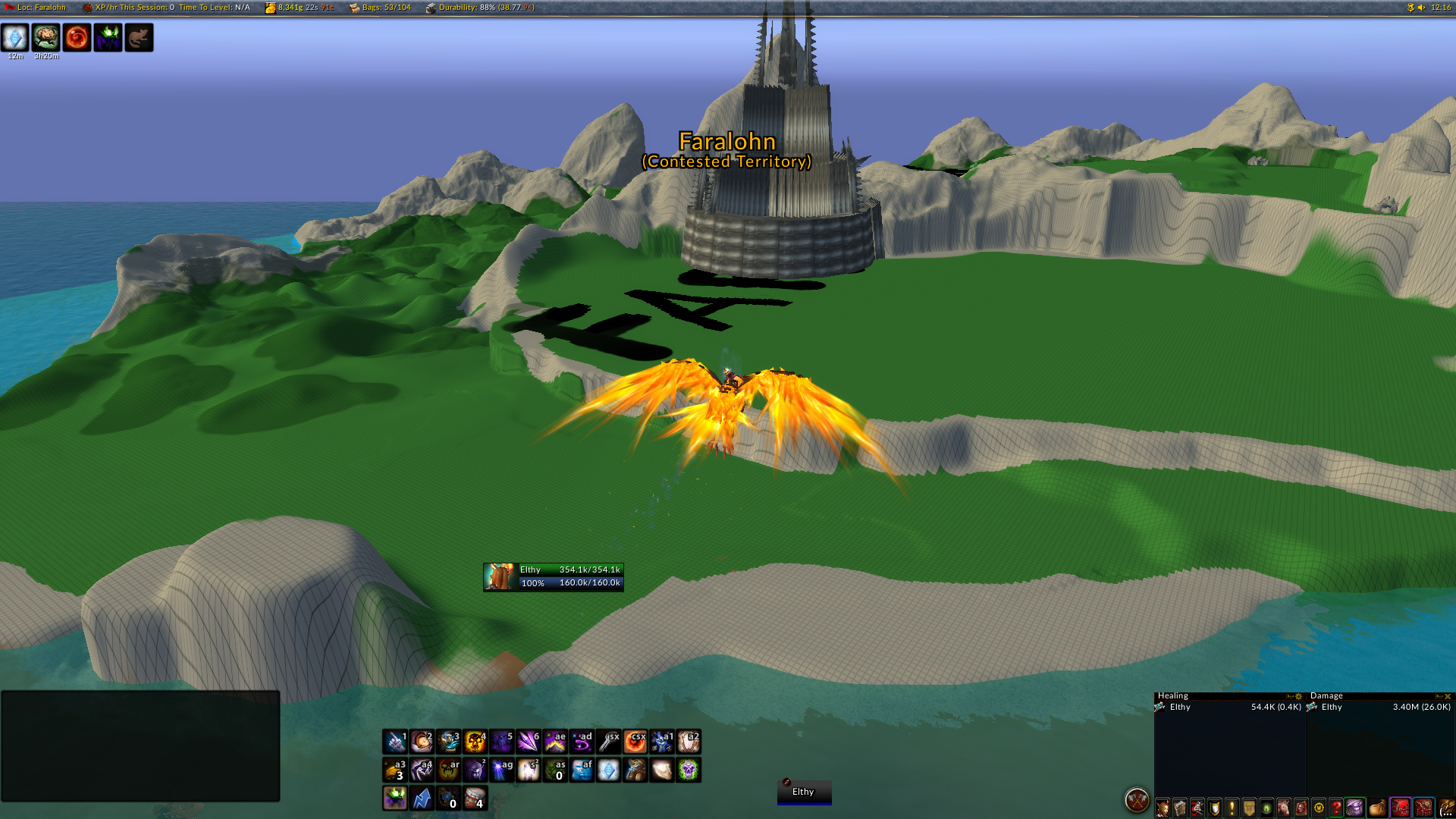Open the brown sack backpack bag
Viewport: 1456px width, 819px height.
[x=1378, y=808]
